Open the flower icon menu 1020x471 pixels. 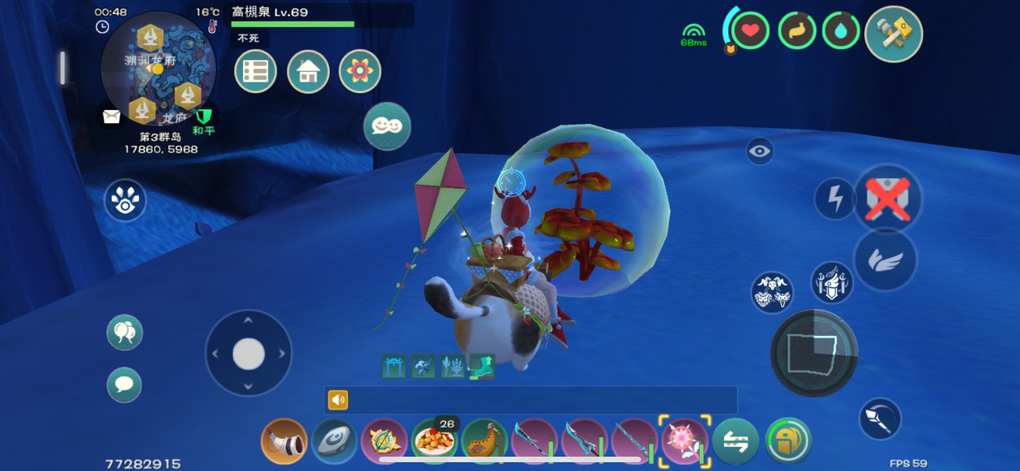(360, 71)
